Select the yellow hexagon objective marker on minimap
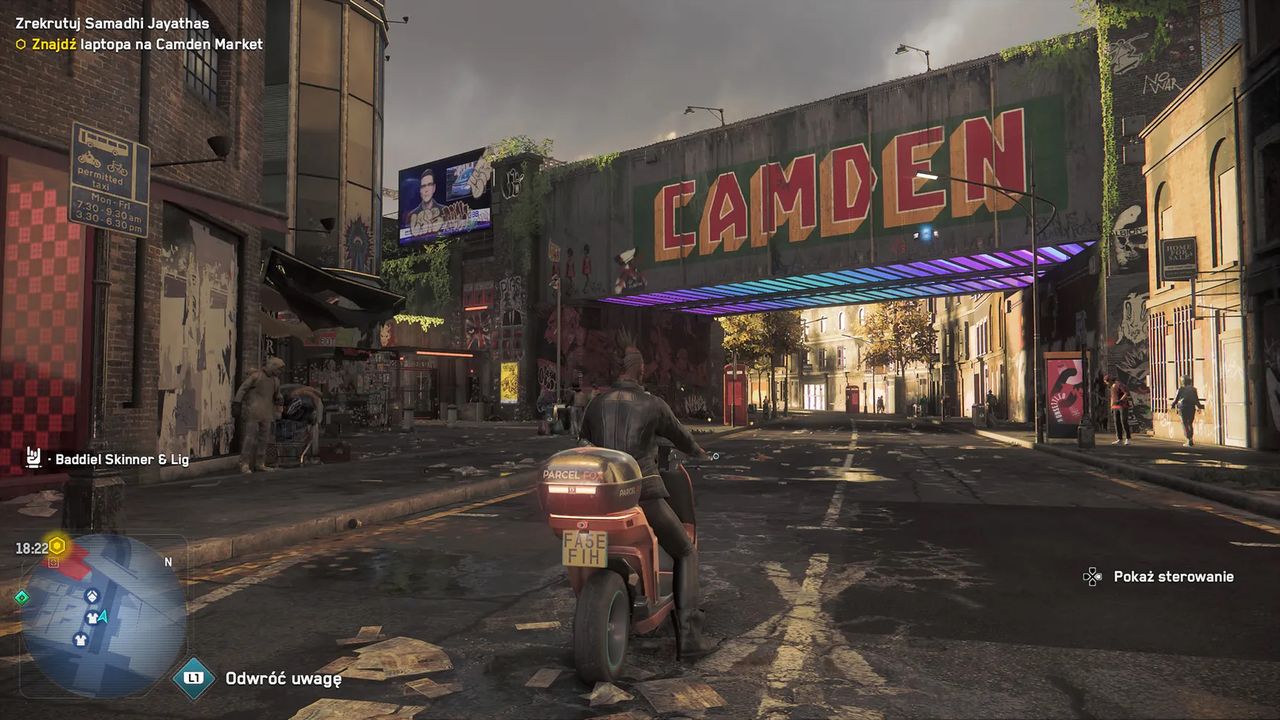Image resolution: width=1280 pixels, height=720 pixels. pyautogui.click(x=57, y=546)
